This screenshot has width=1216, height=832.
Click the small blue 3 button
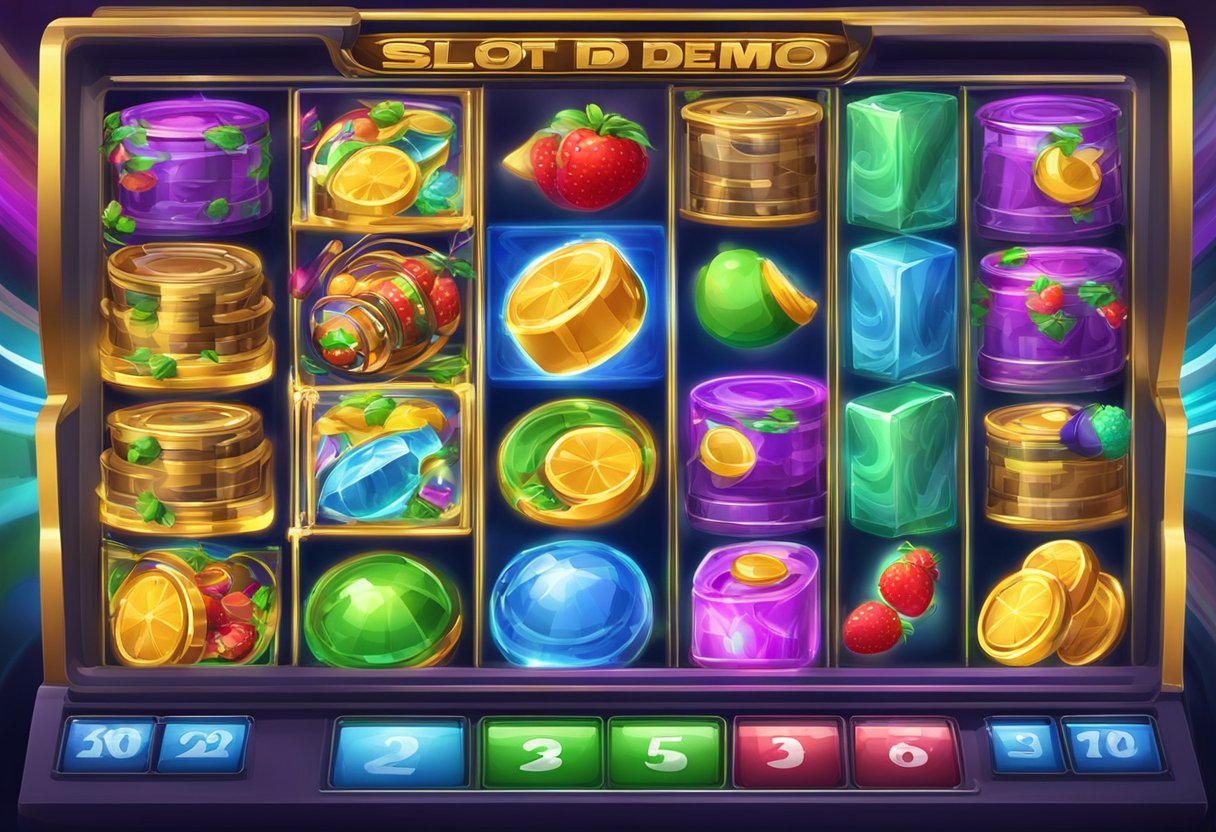coord(1022,745)
